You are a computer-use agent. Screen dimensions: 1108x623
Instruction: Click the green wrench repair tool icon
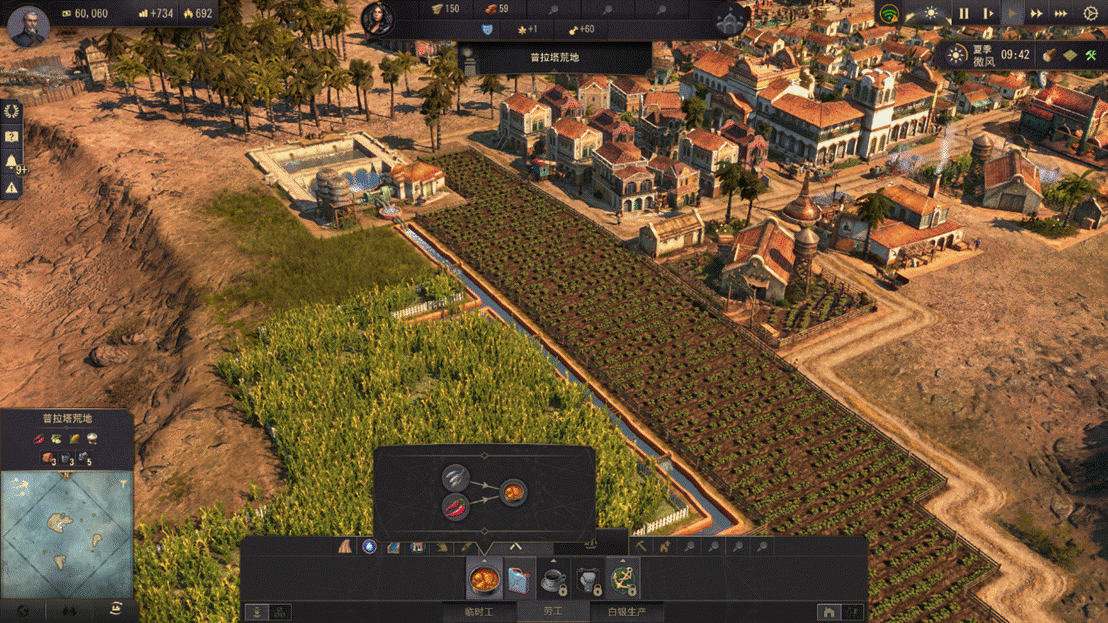tap(1091, 54)
